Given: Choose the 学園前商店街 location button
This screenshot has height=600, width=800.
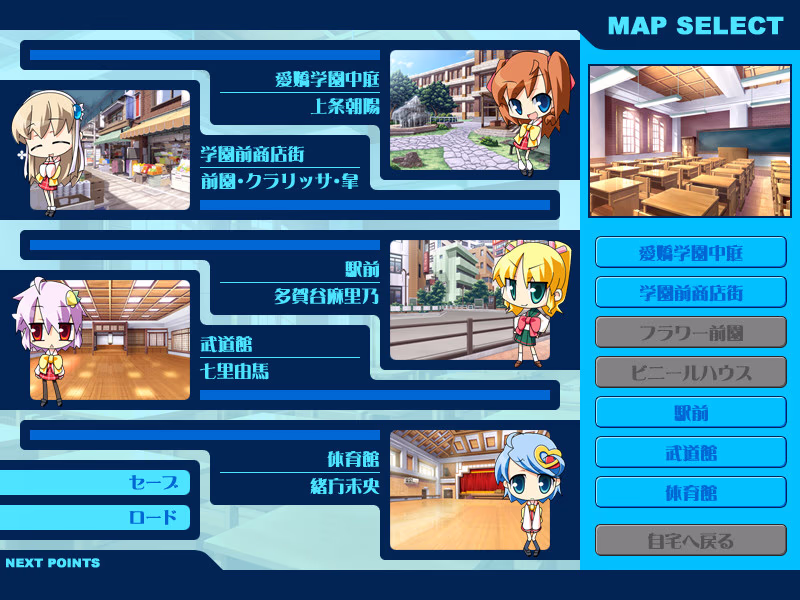Looking at the screenshot, I should coord(690,292).
